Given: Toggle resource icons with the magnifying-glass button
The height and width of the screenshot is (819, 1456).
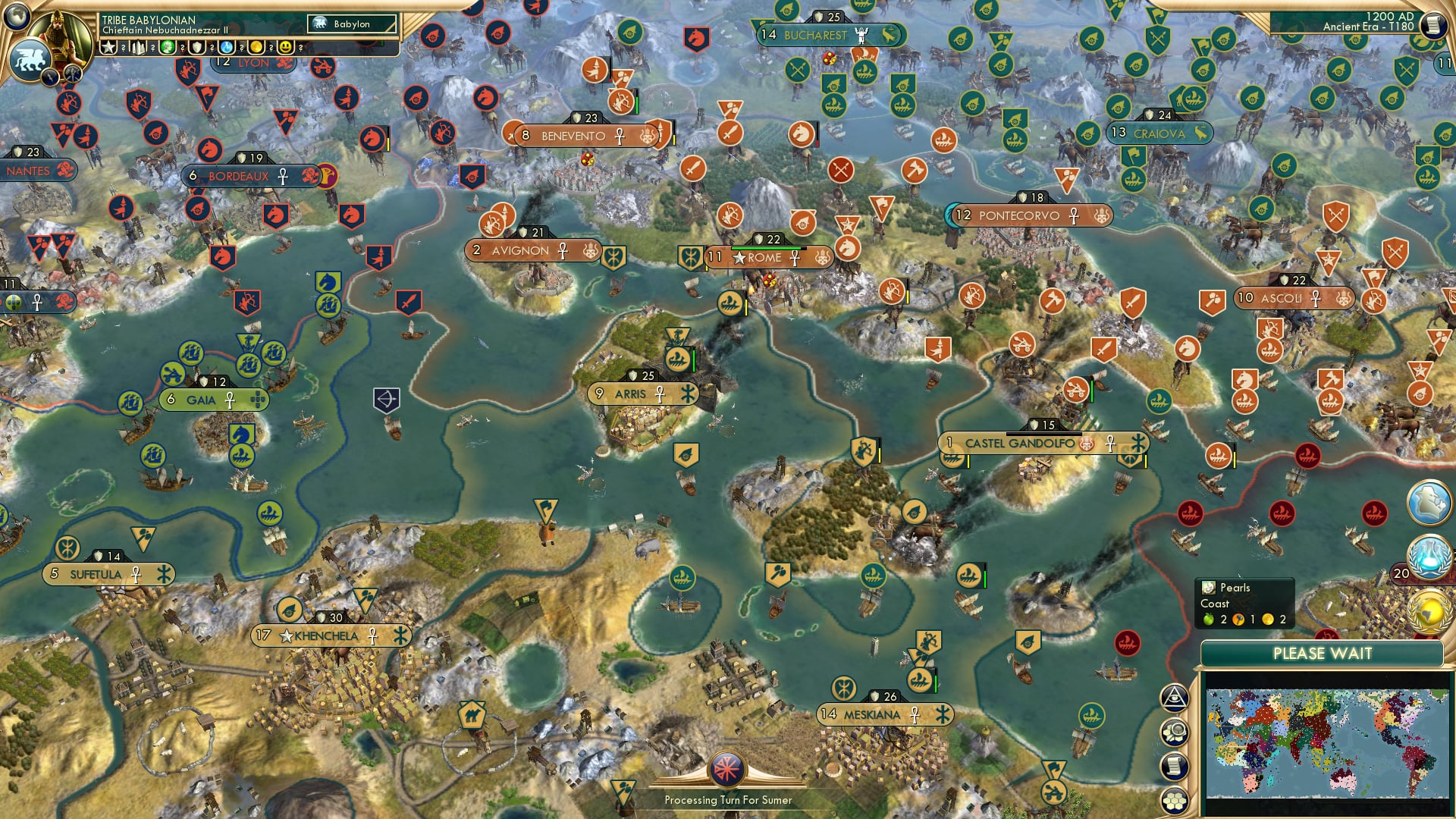Looking at the screenshot, I should coord(1176,733).
